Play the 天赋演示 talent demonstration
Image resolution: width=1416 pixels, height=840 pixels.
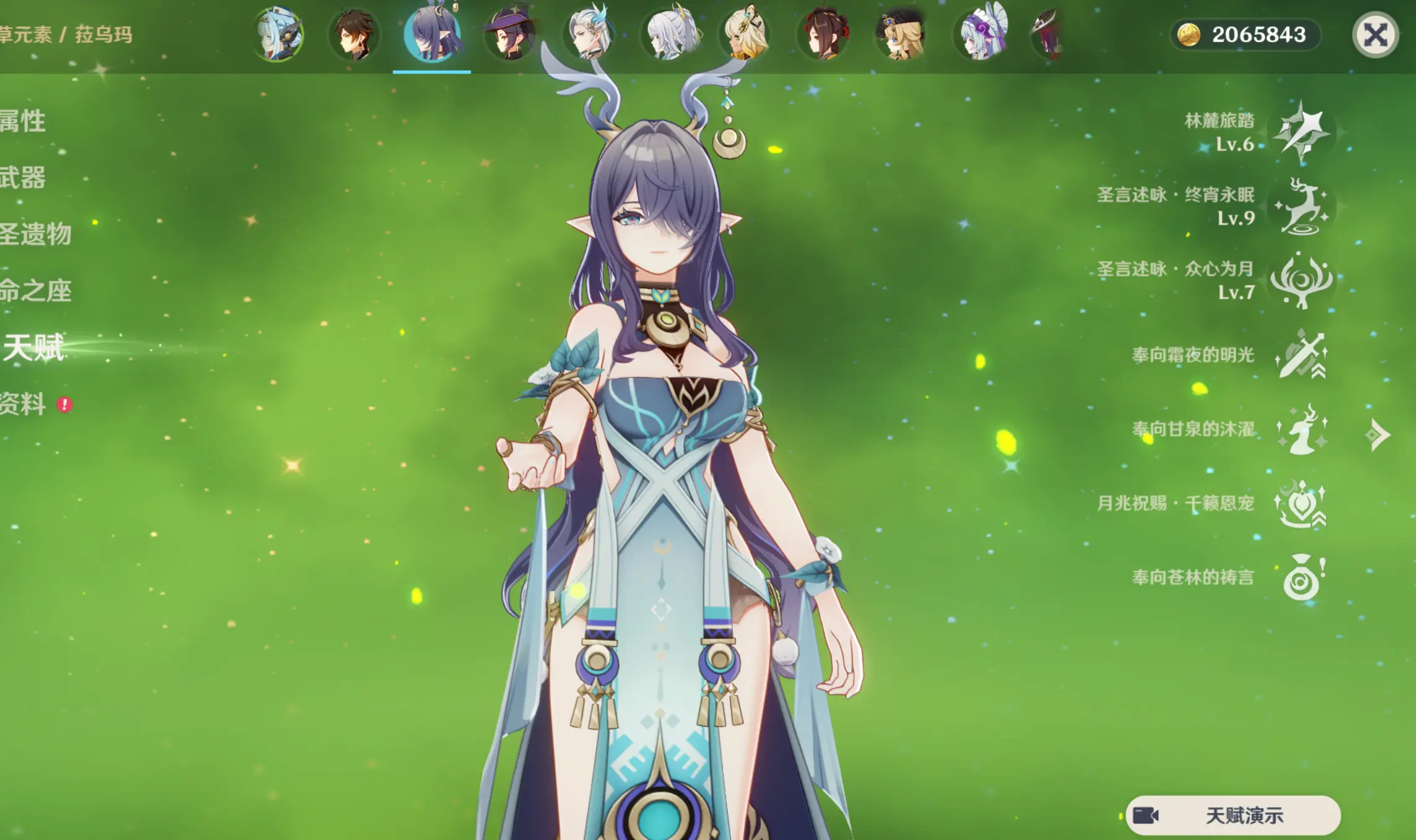[1233, 815]
